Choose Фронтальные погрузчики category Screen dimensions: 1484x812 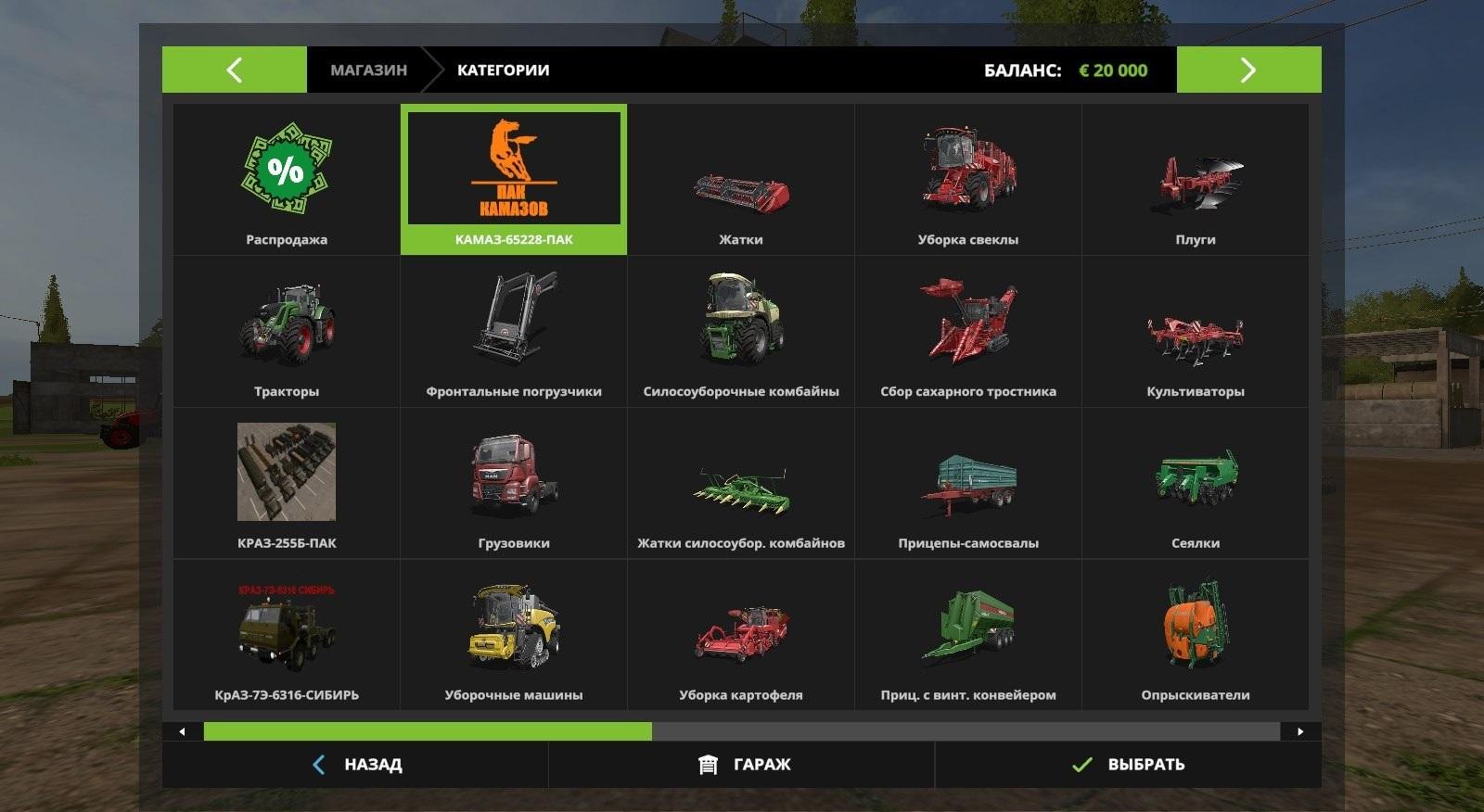pos(514,332)
